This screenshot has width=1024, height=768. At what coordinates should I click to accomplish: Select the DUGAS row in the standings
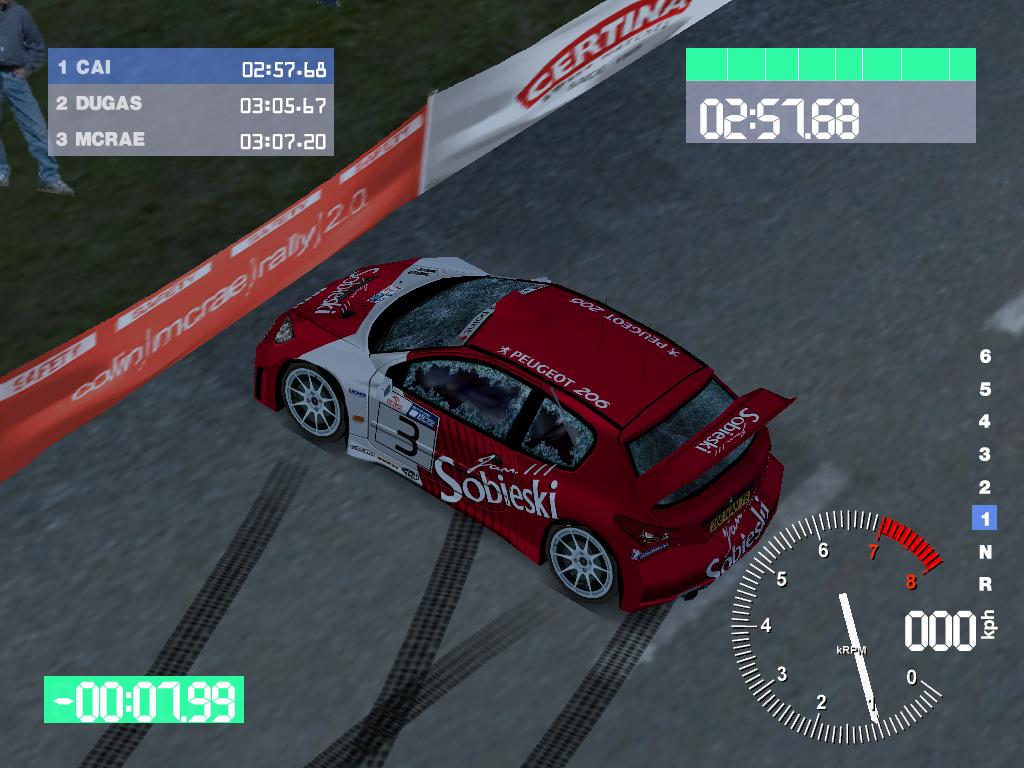pos(190,104)
